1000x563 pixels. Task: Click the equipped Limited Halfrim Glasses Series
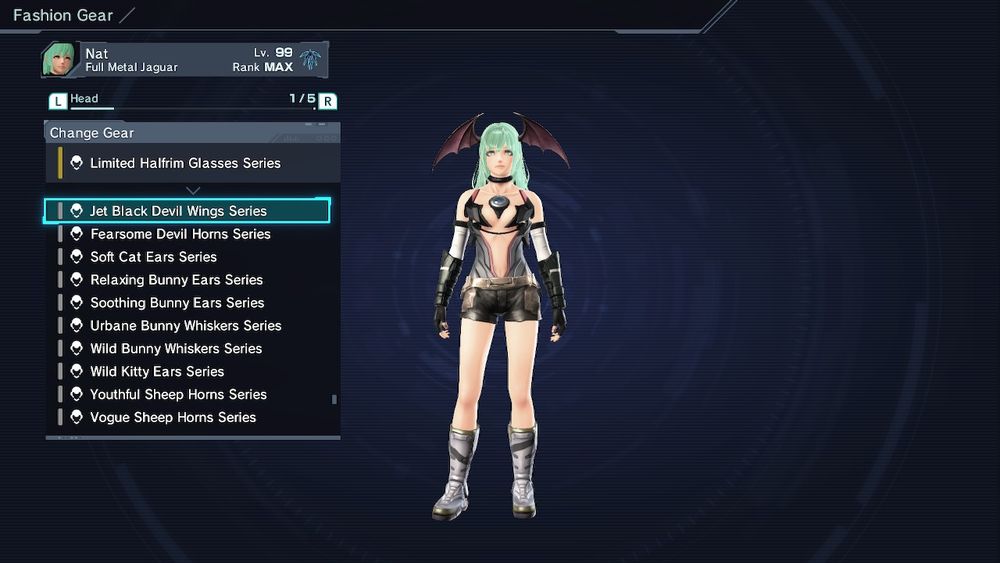pyautogui.click(x=185, y=163)
